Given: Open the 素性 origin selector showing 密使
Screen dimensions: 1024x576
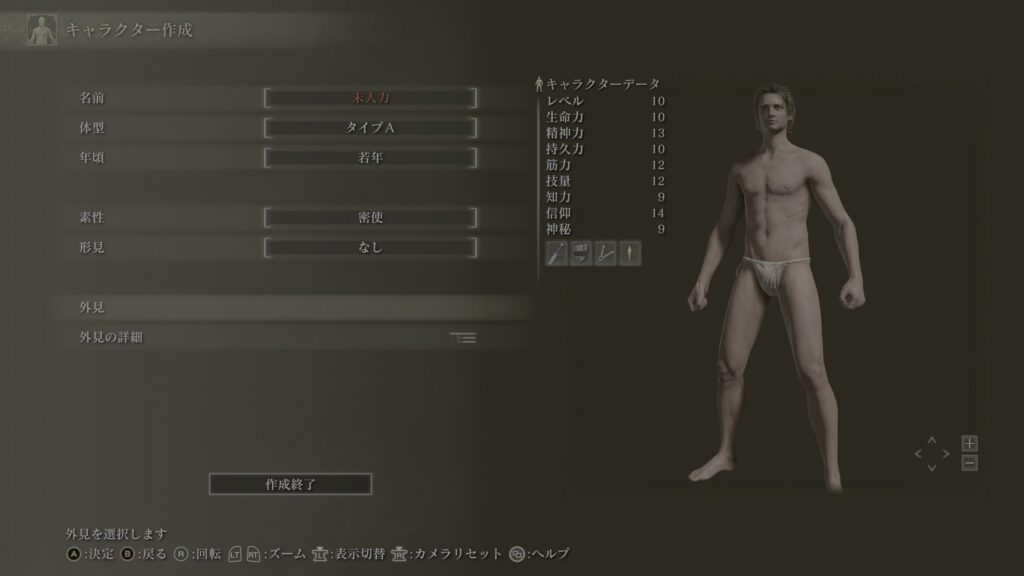Looking at the screenshot, I should click(x=370, y=217).
